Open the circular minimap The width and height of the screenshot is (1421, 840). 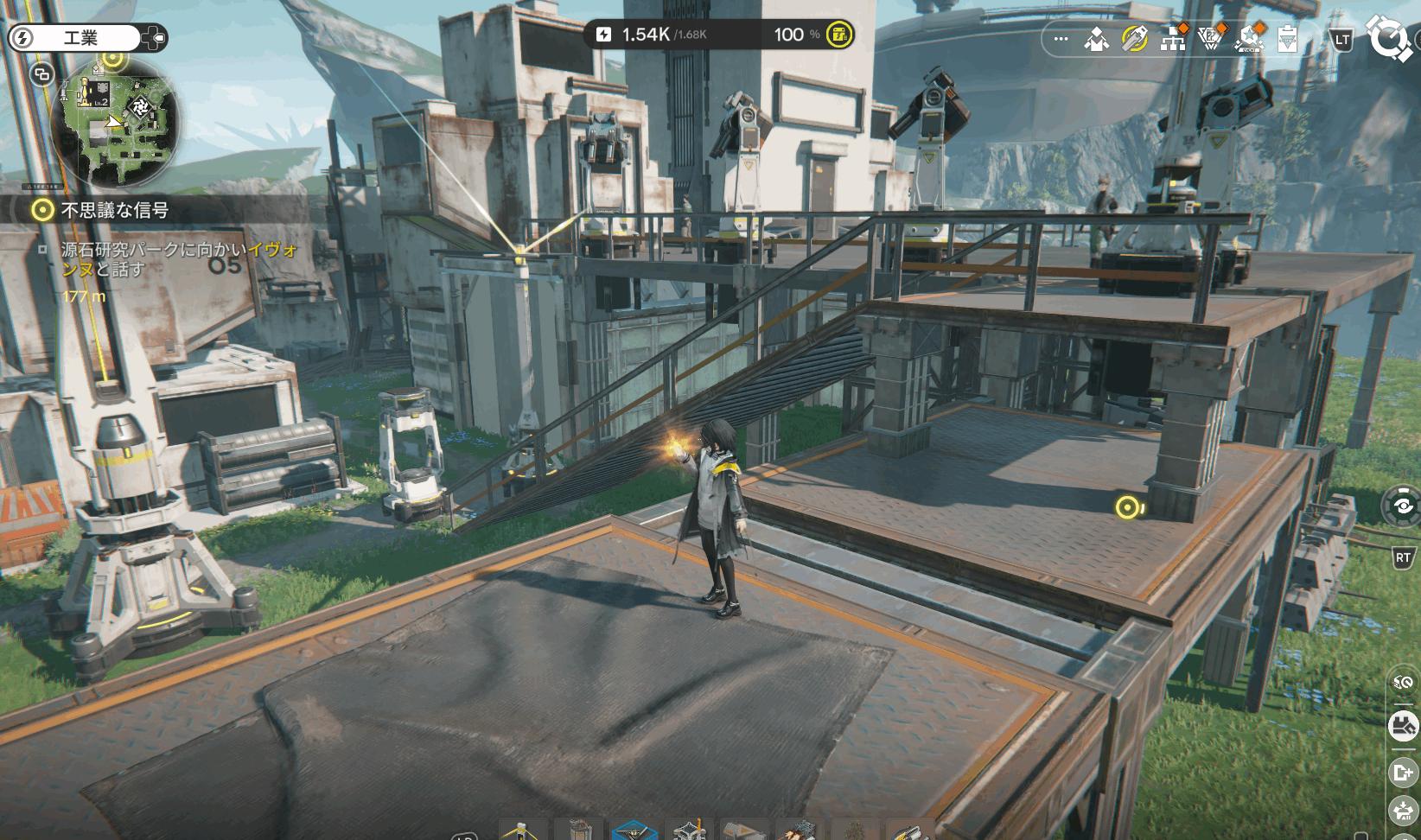(x=118, y=124)
